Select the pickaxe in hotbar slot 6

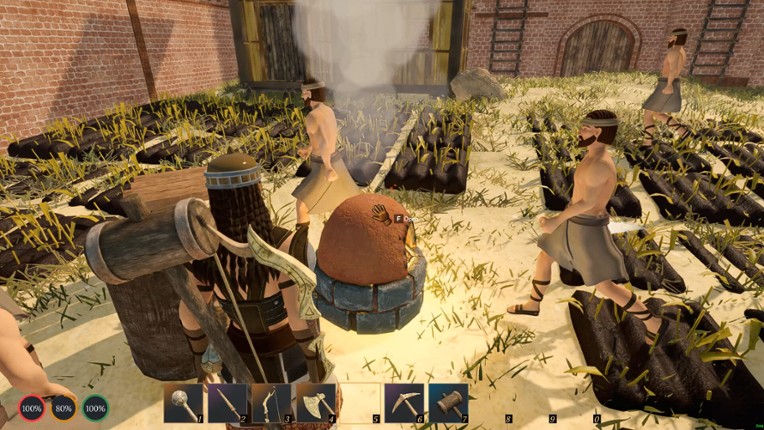404,403
